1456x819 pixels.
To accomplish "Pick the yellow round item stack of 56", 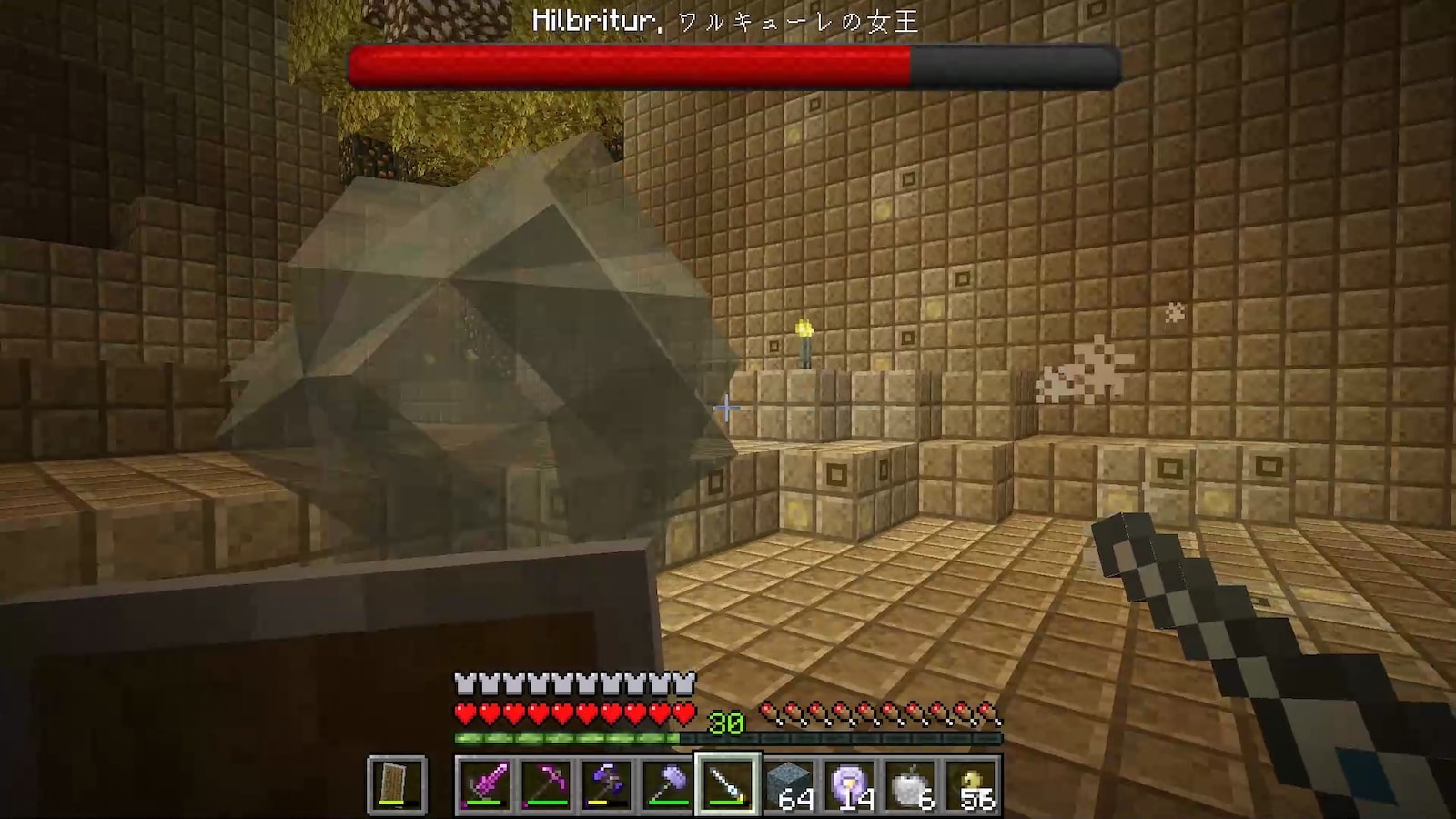I will tap(971, 784).
